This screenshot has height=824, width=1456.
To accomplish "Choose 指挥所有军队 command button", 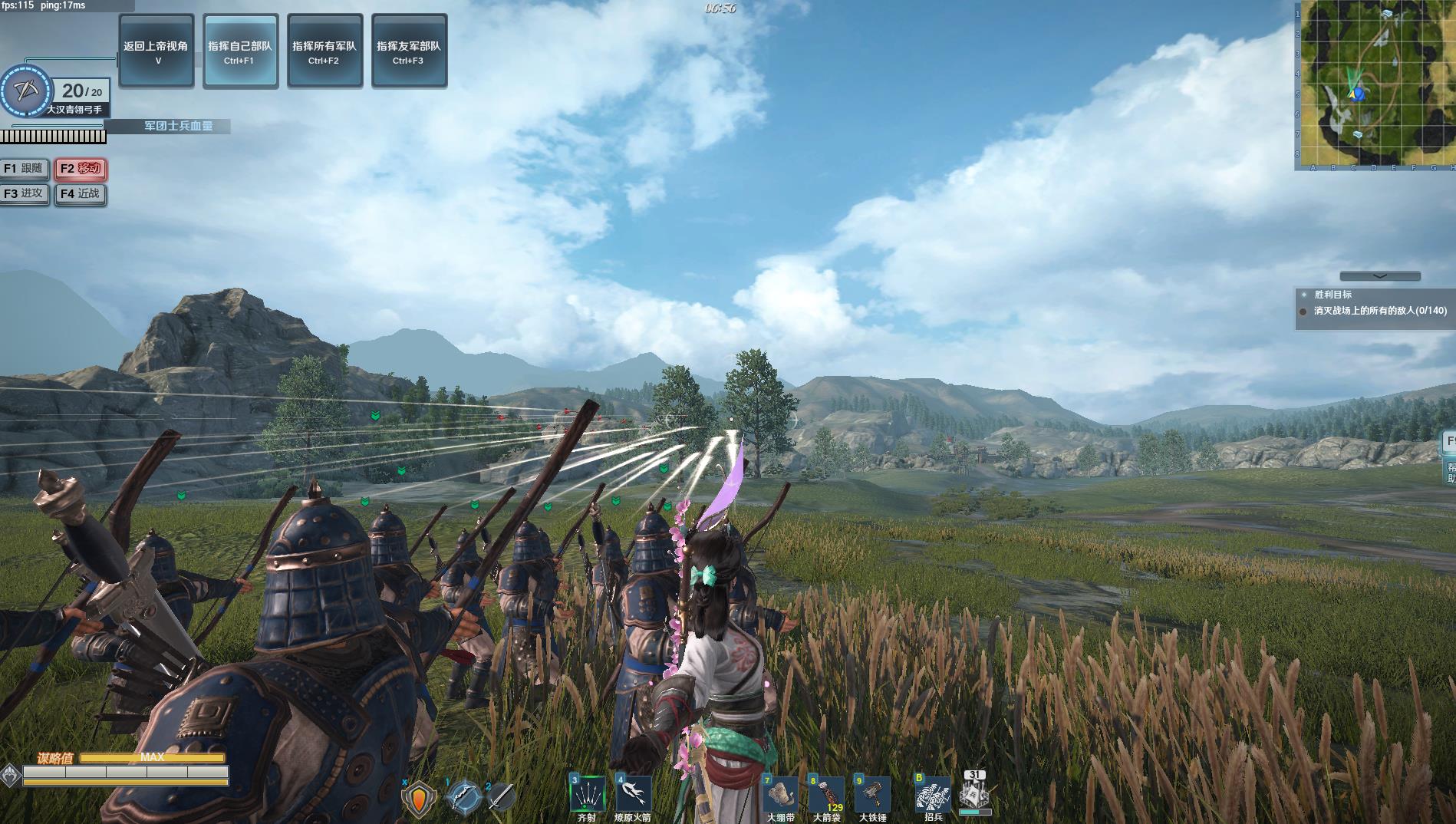I will (324, 51).
